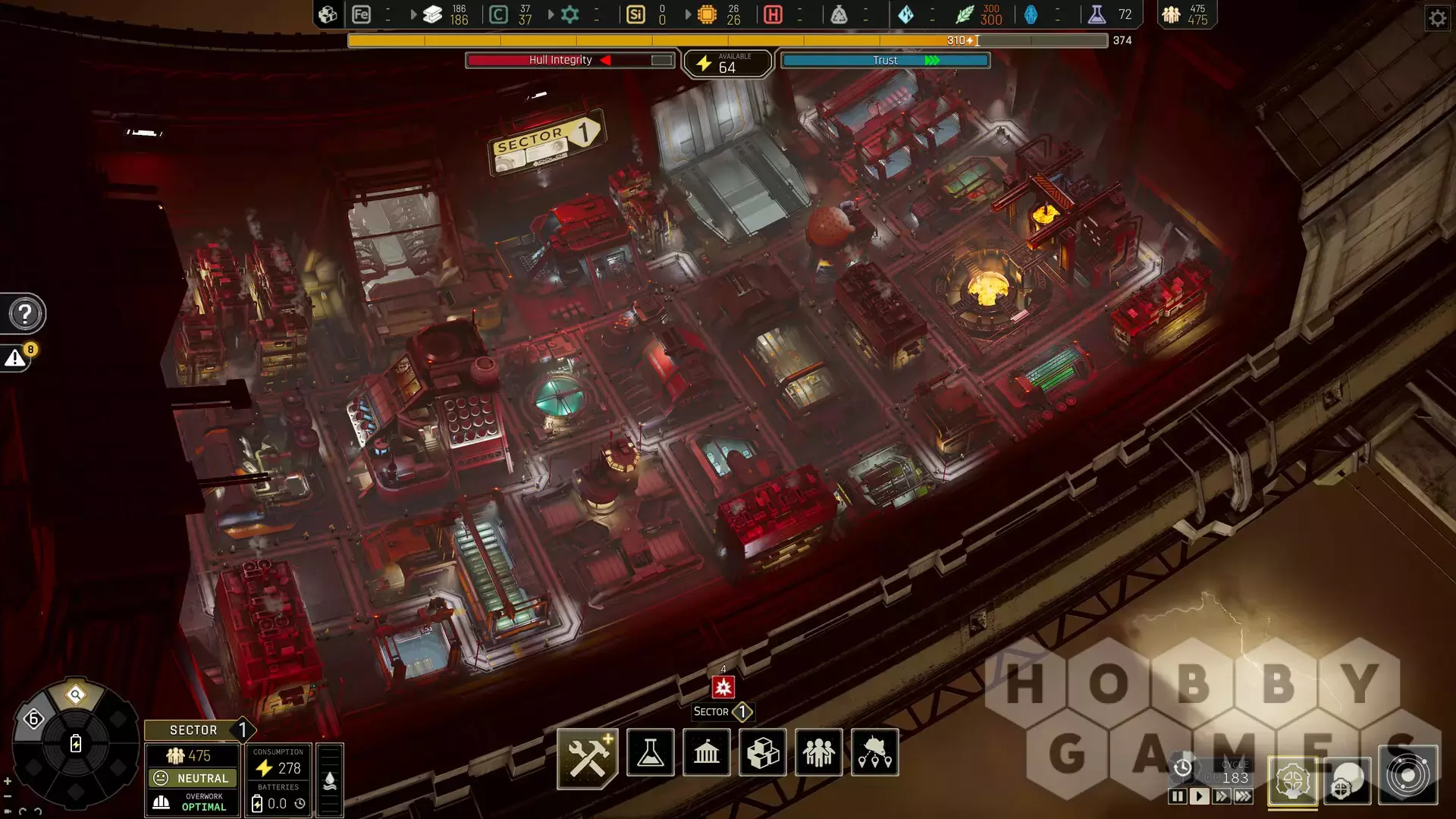
Task: Open the build menu with hammer and wrench
Action: click(x=588, y=757)
